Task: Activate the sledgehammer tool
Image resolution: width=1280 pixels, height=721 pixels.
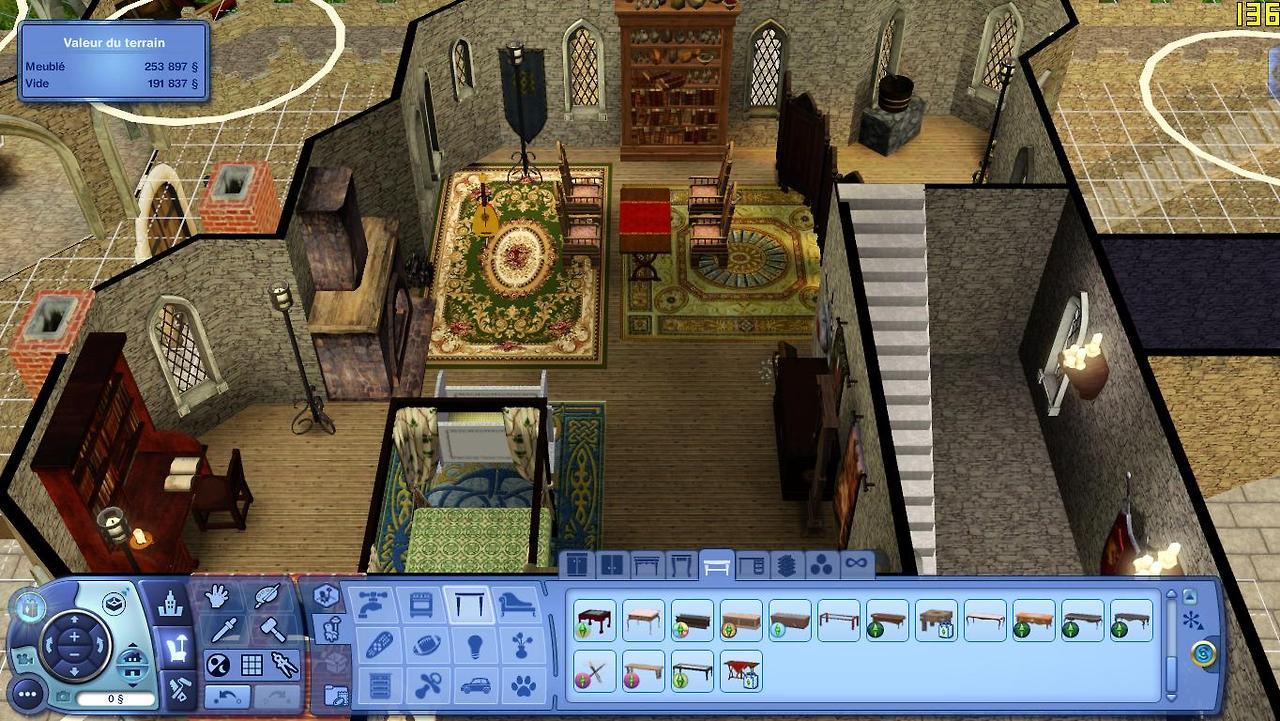Action: (x=272, y=629)
